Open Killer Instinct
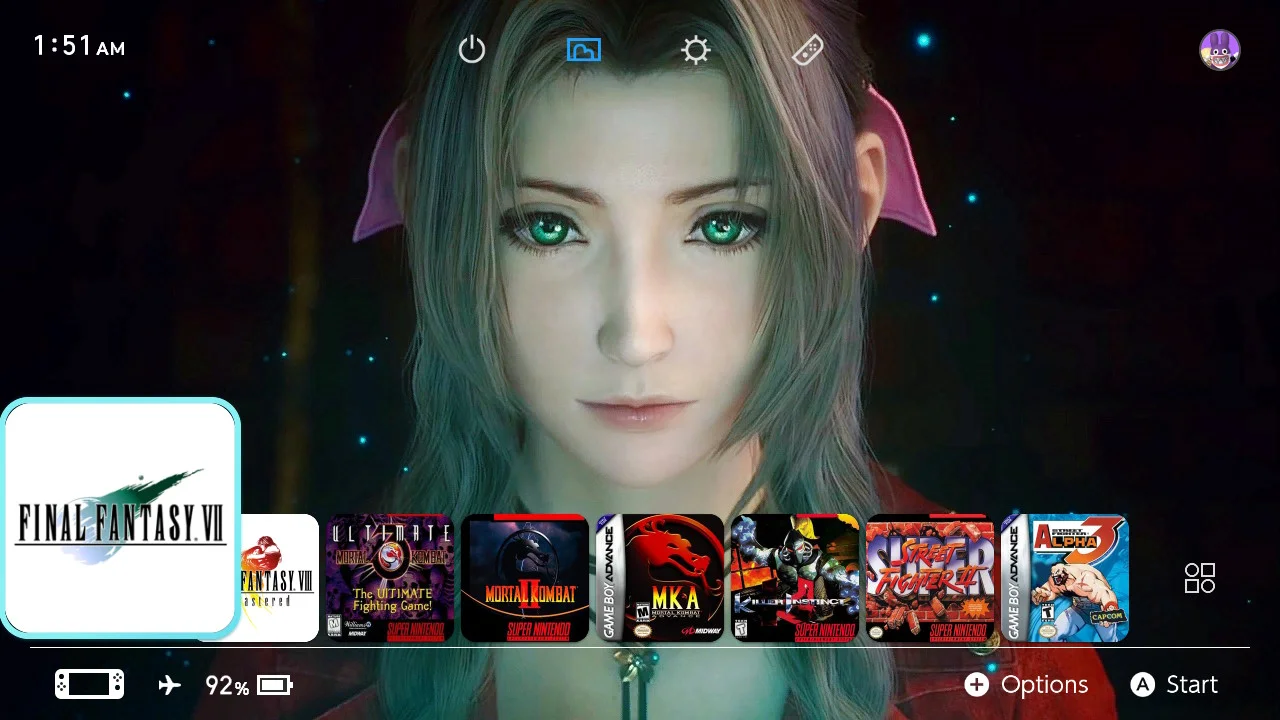 click(x=794, y=578)
